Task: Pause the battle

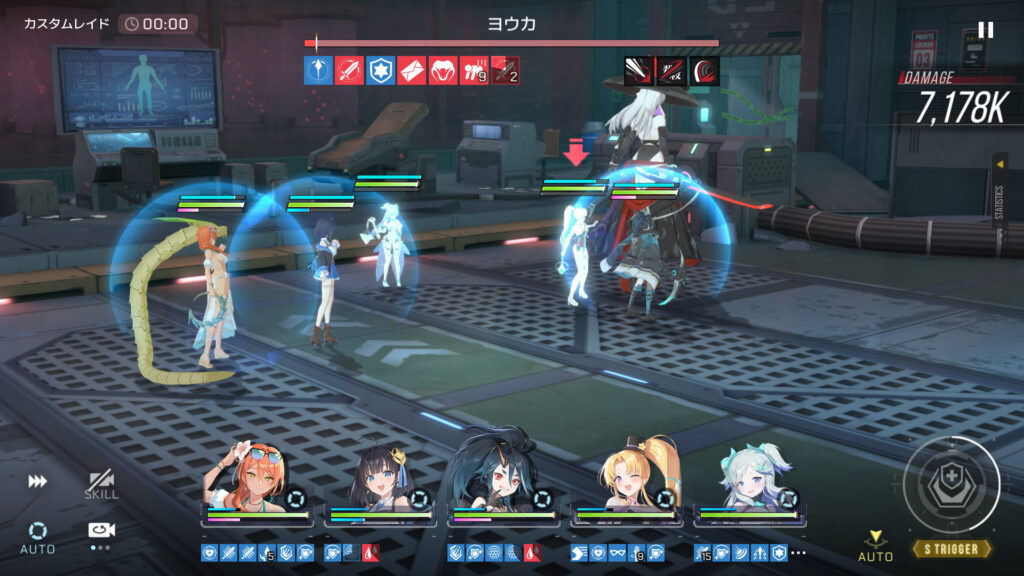Action: (986, 30)
